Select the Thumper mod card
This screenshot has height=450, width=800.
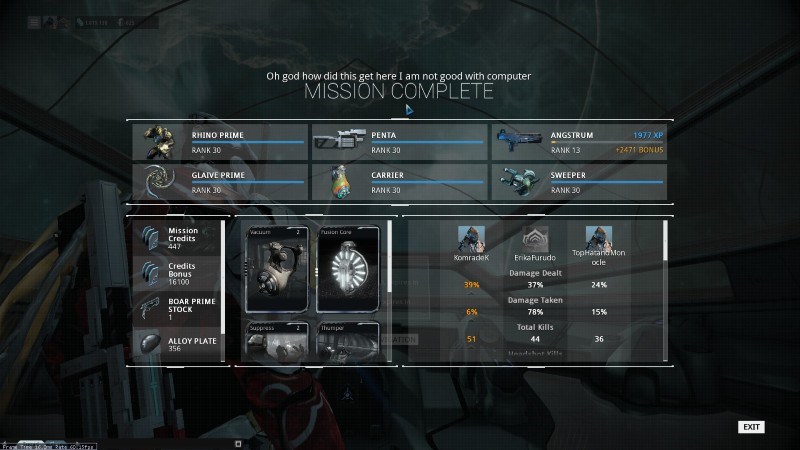pyautogui.click(x=348, y=340)
